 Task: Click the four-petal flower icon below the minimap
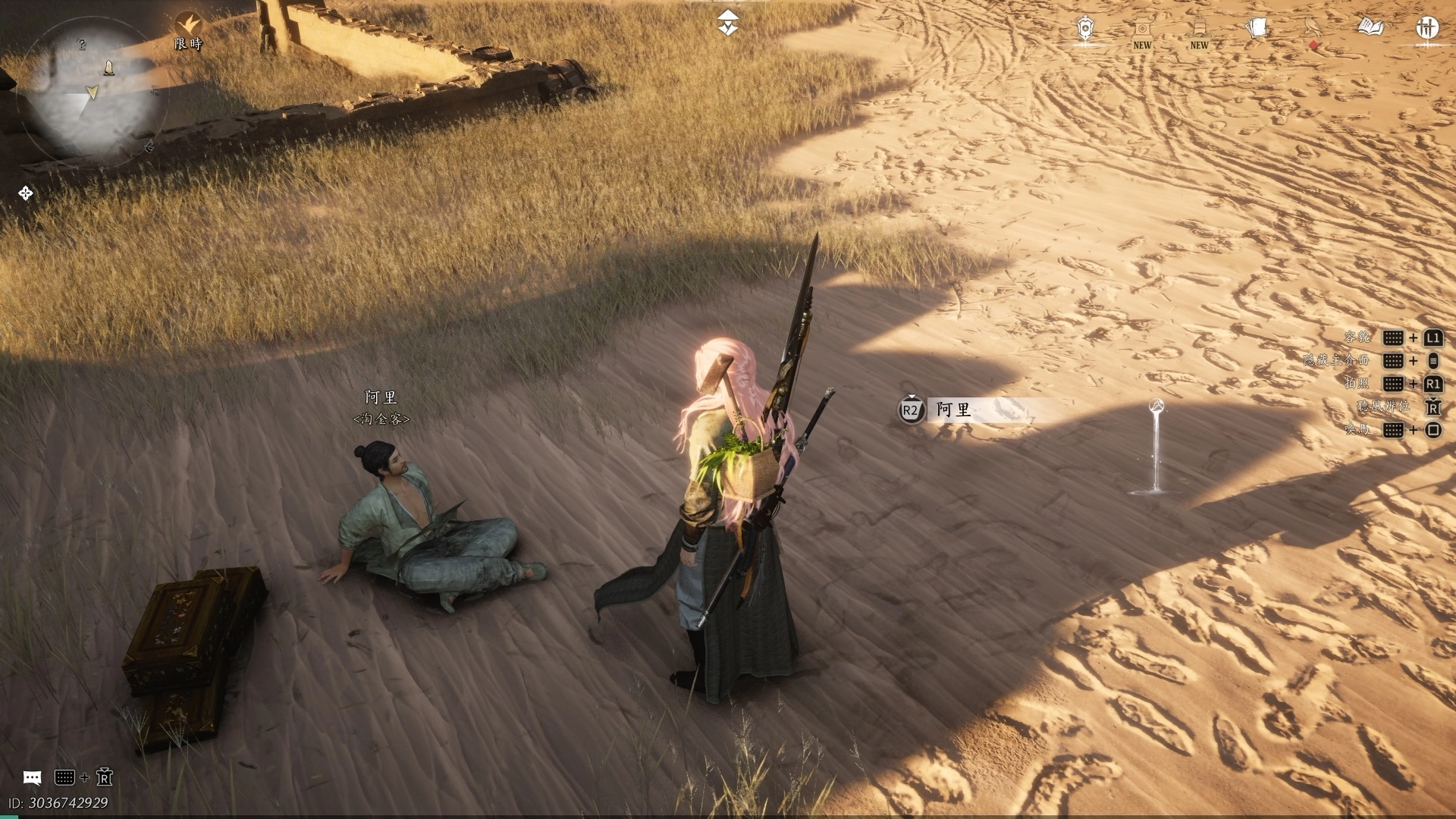25,193
